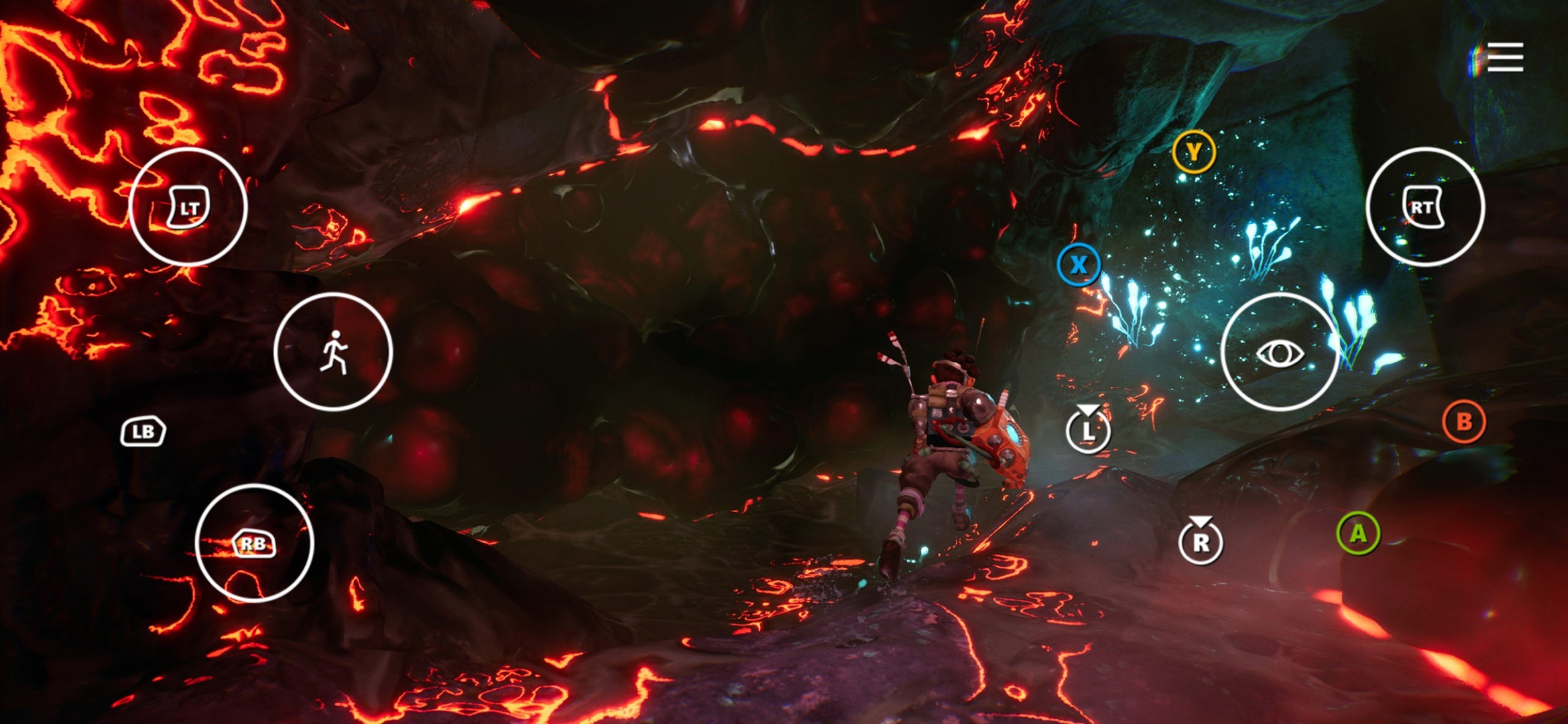Tap the RB bumper touch button
The width and height of the screenshot is (1568, 724).
[254, 543]
